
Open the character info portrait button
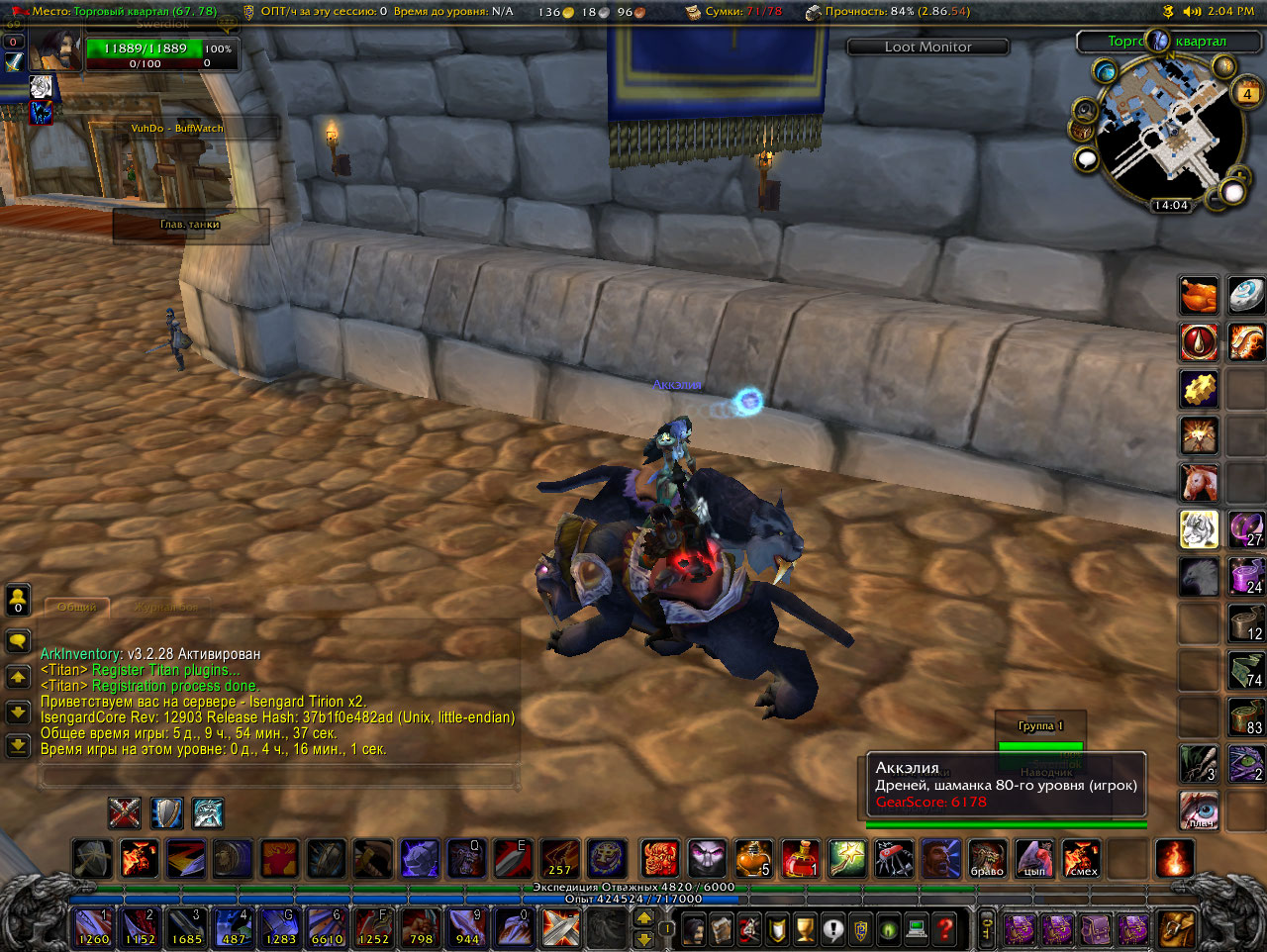pos(695,928)
